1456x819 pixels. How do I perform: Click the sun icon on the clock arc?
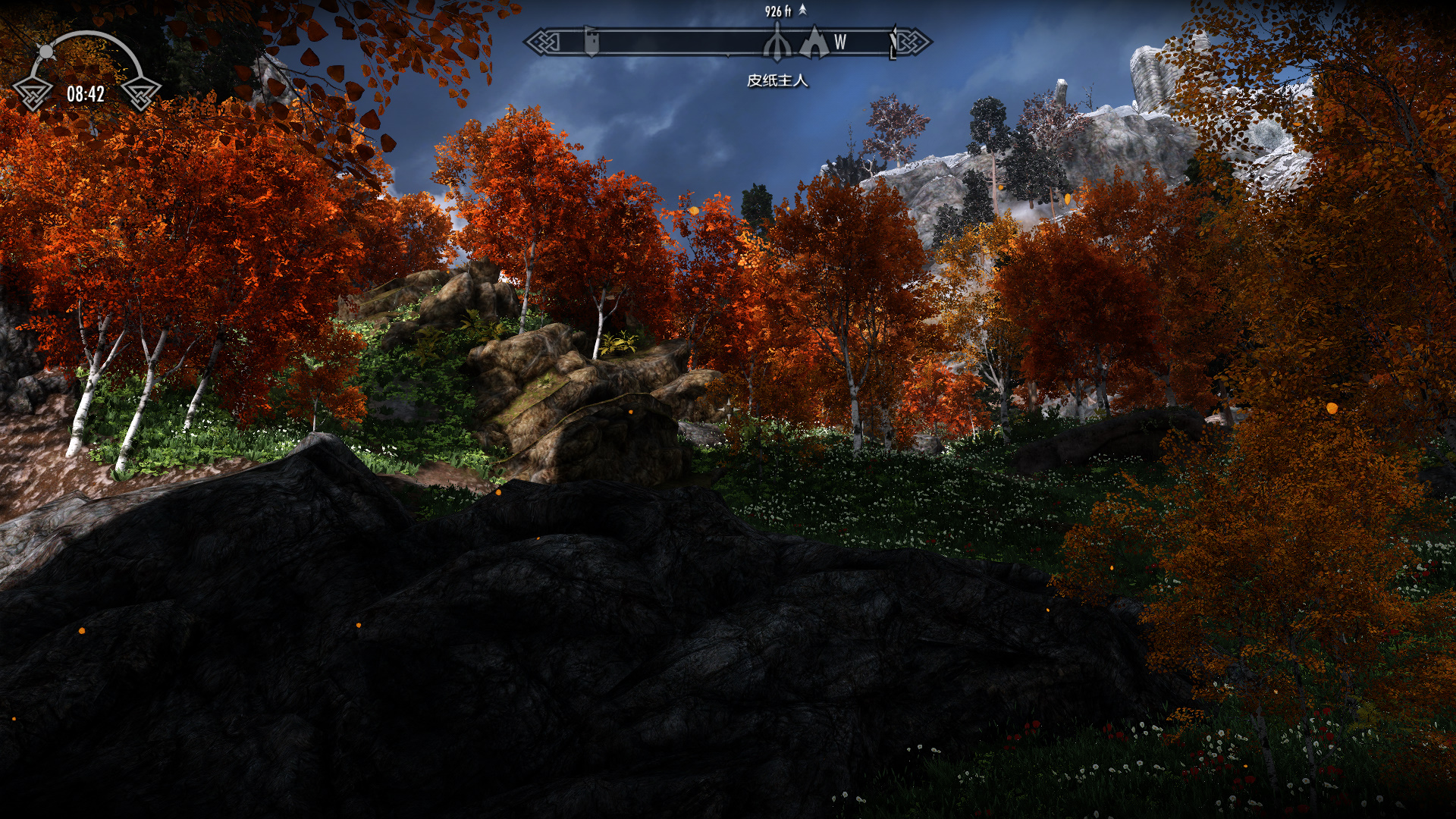(x=46, y=52)
